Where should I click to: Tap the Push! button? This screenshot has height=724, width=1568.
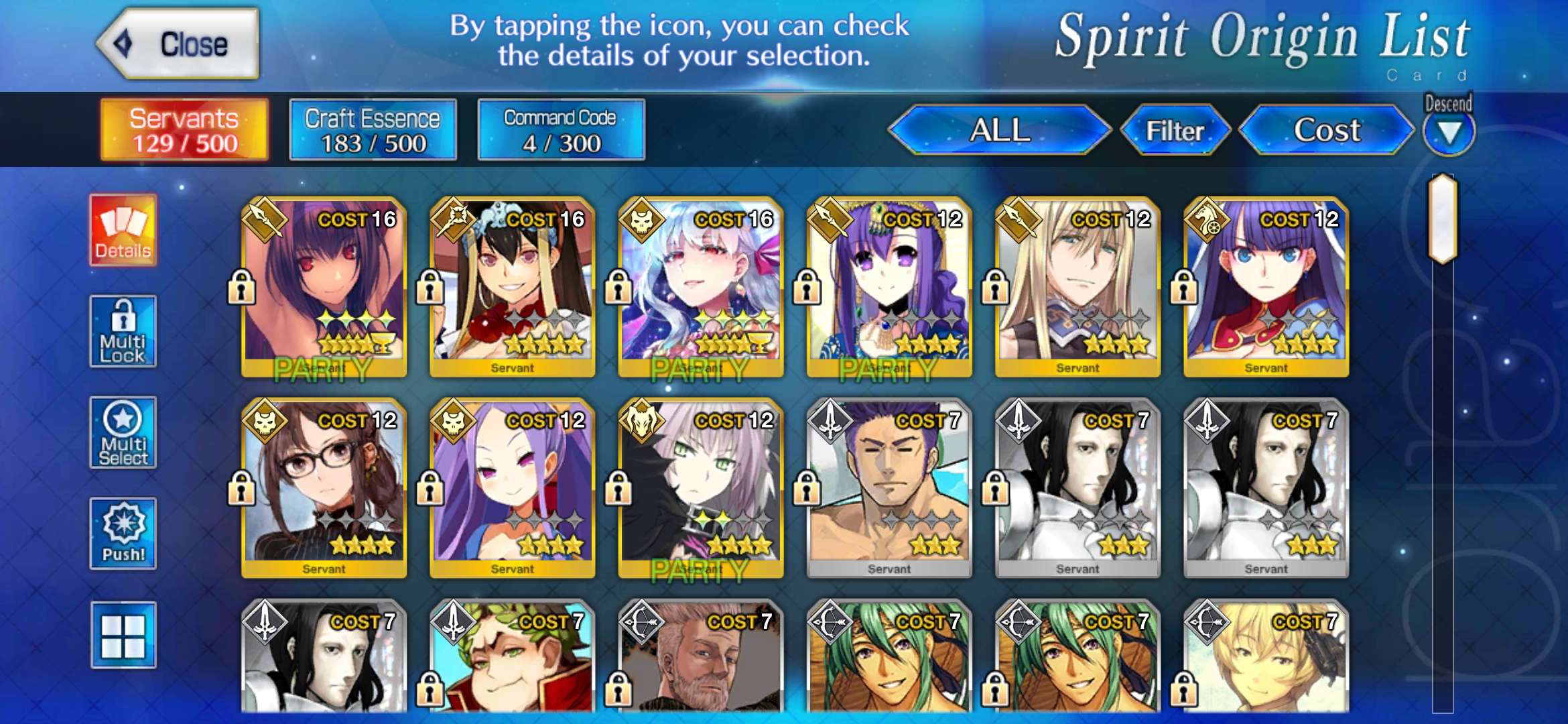coord(123,534)
